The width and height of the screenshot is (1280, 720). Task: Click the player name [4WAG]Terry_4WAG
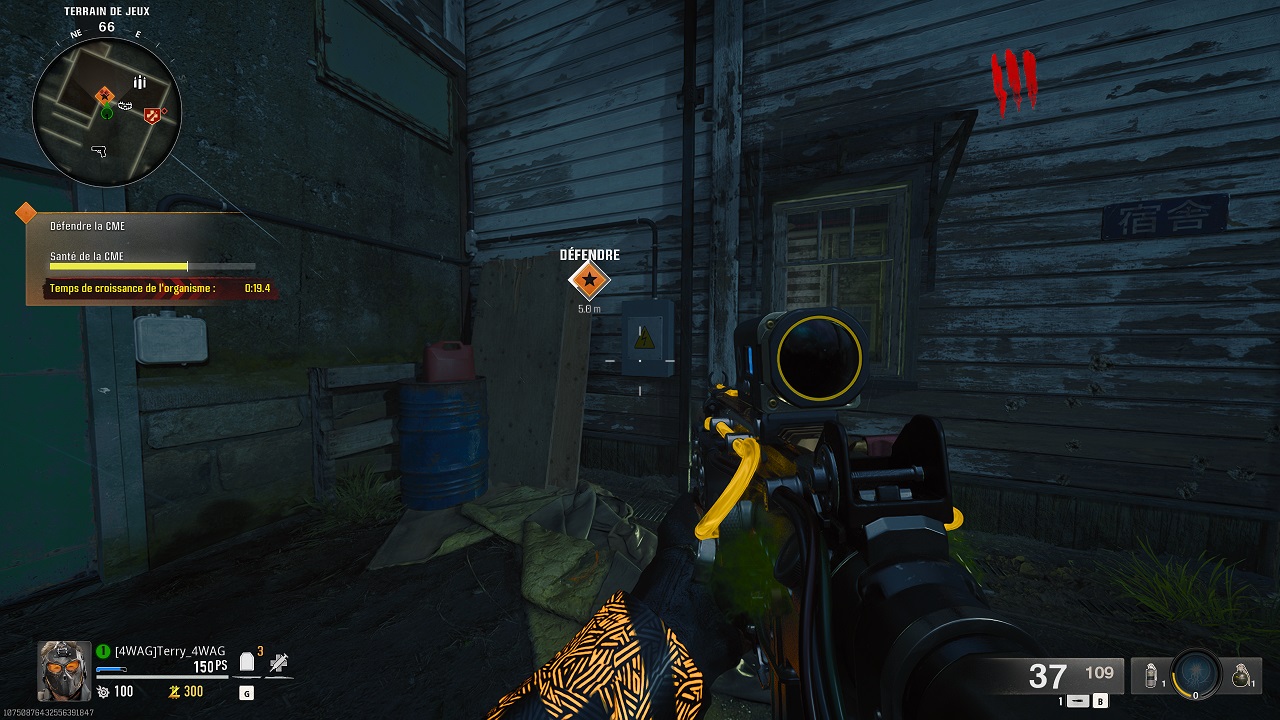point(171,651)
